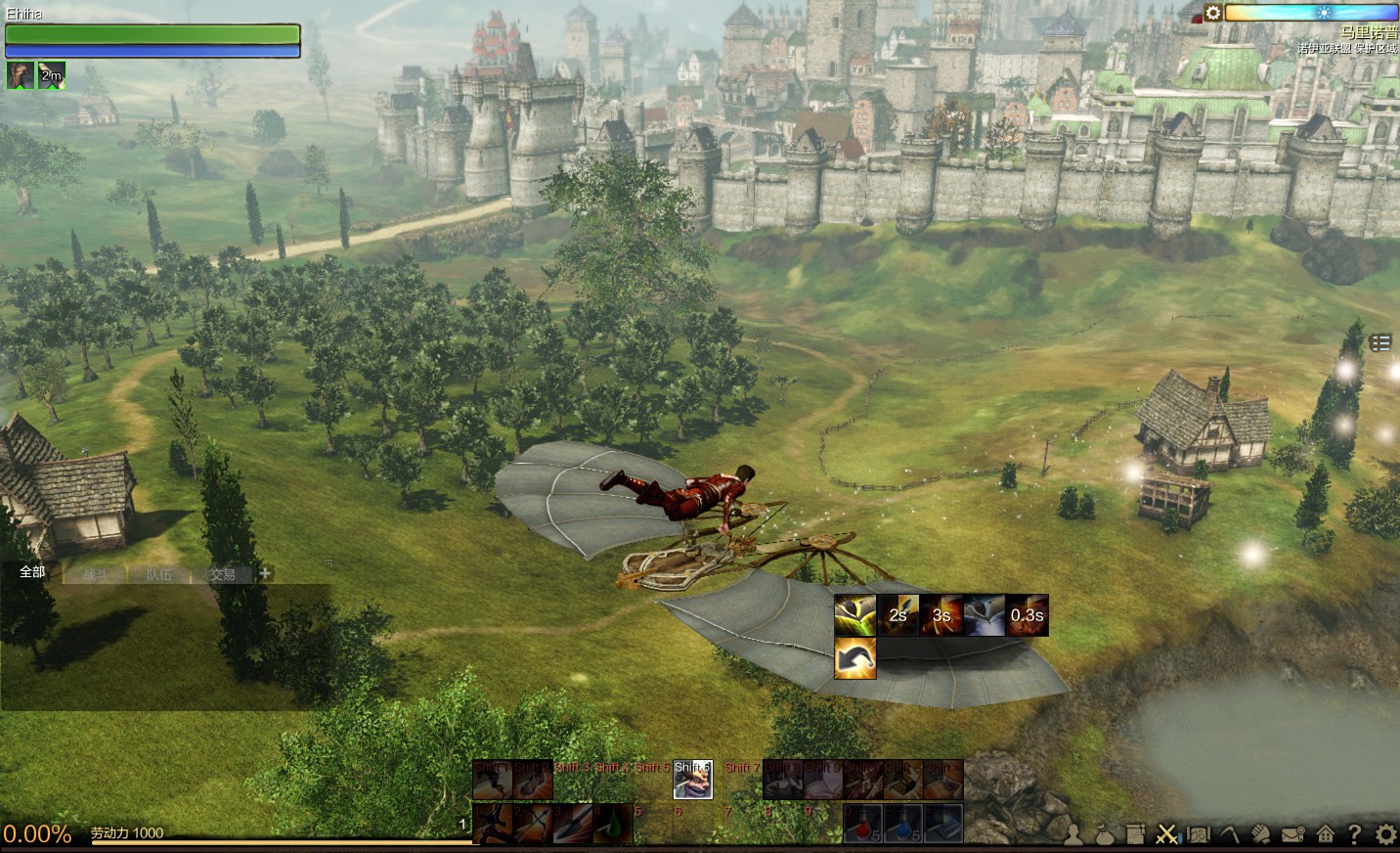The height and width of the screenshot is (853, 1400).
Task: Open the character silhouette icon
Action: click(1073, 834)
